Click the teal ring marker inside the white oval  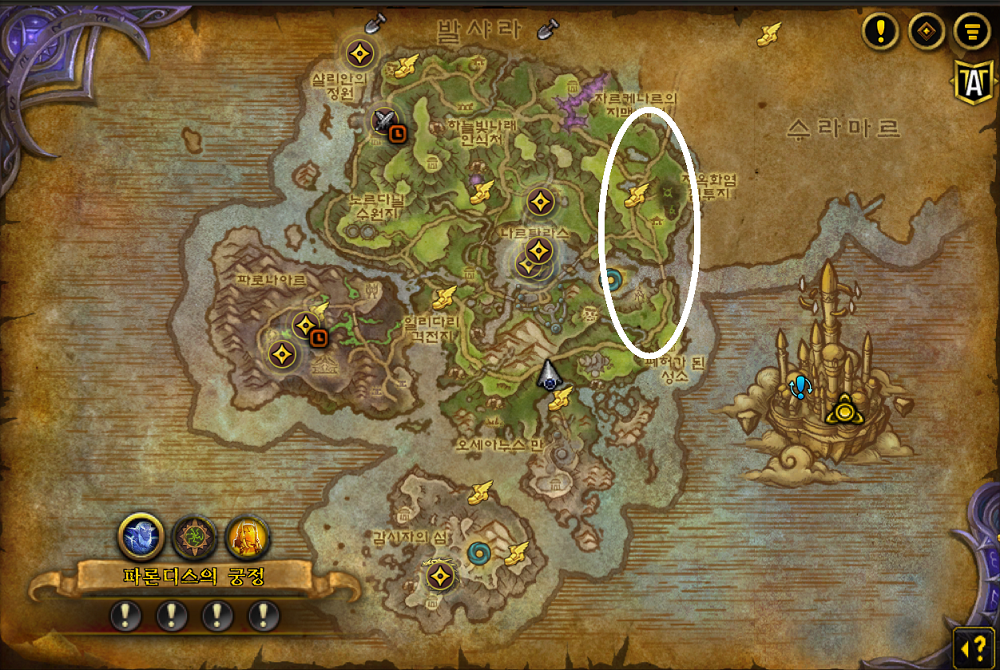coord(610,280)
